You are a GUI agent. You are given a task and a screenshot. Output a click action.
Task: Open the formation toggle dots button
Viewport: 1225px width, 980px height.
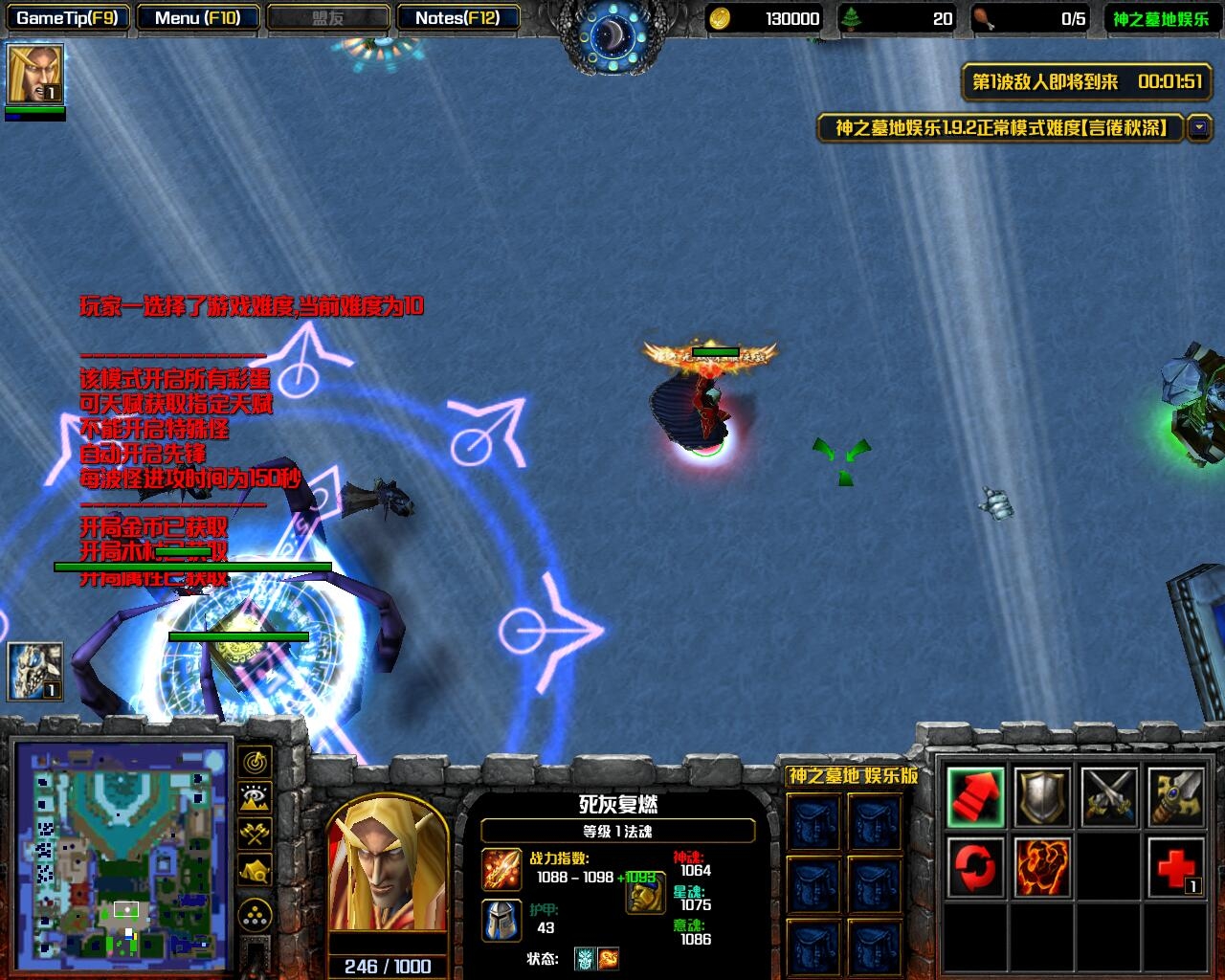[x=255, y=916]
